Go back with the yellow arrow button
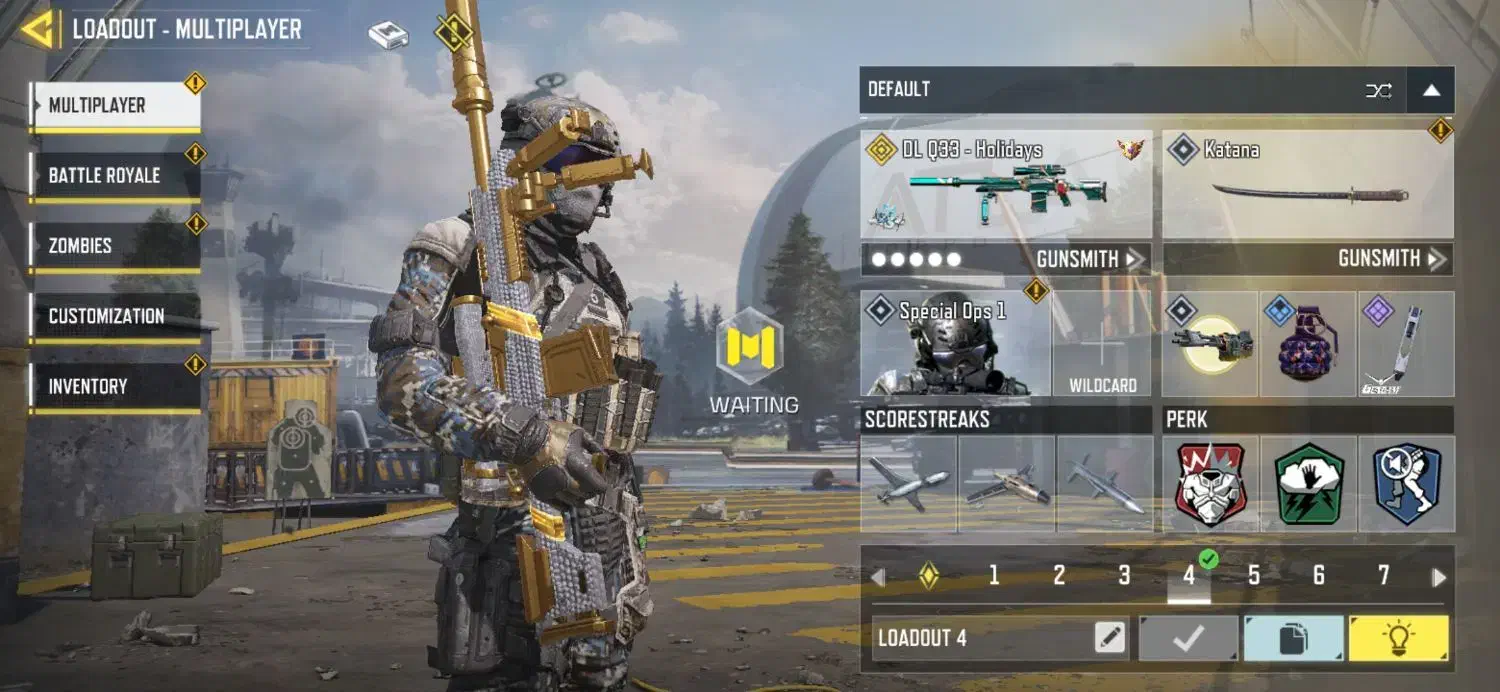 coord(39,29)
